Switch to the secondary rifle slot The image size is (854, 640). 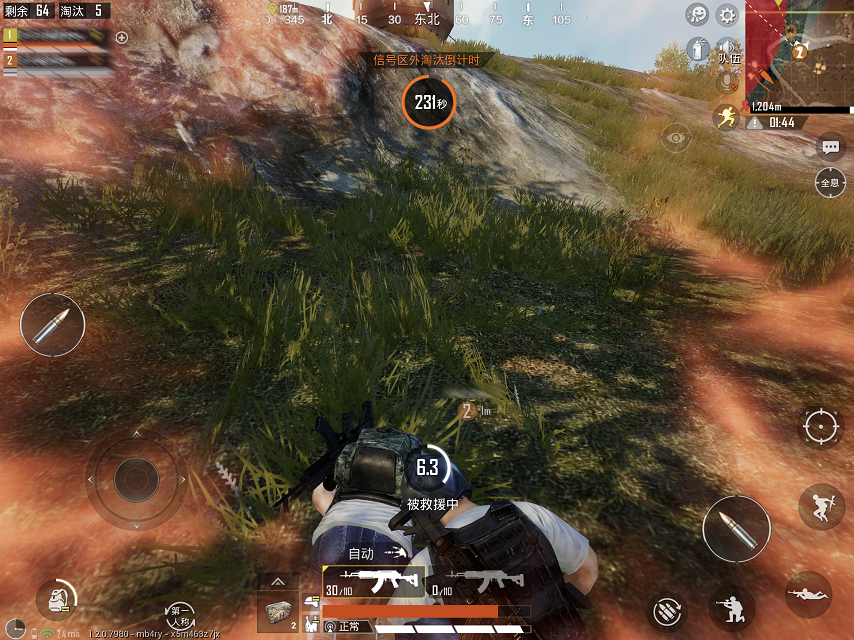point(484,579)
